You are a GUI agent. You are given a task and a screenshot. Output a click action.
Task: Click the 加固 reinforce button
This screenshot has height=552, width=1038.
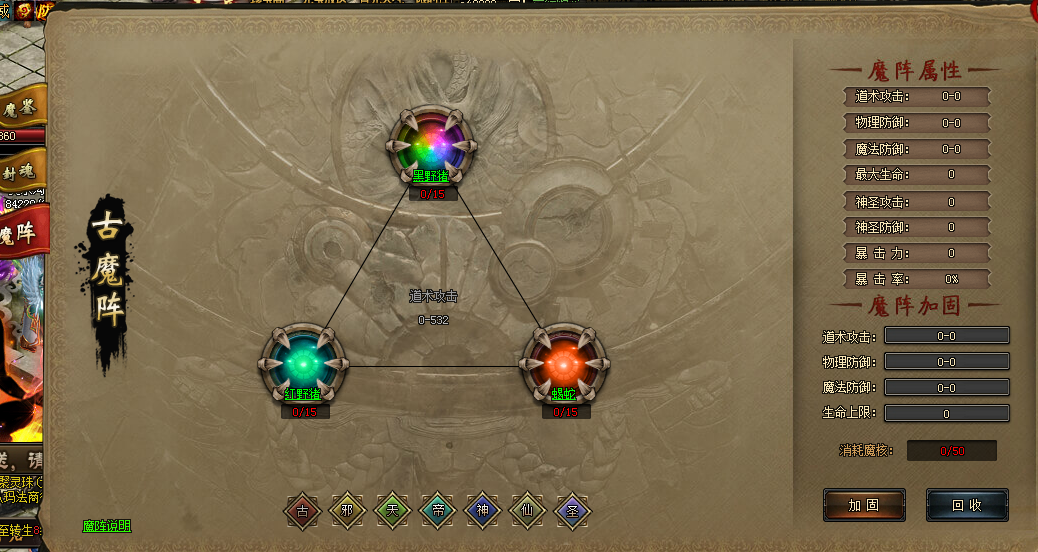point(864,505)
